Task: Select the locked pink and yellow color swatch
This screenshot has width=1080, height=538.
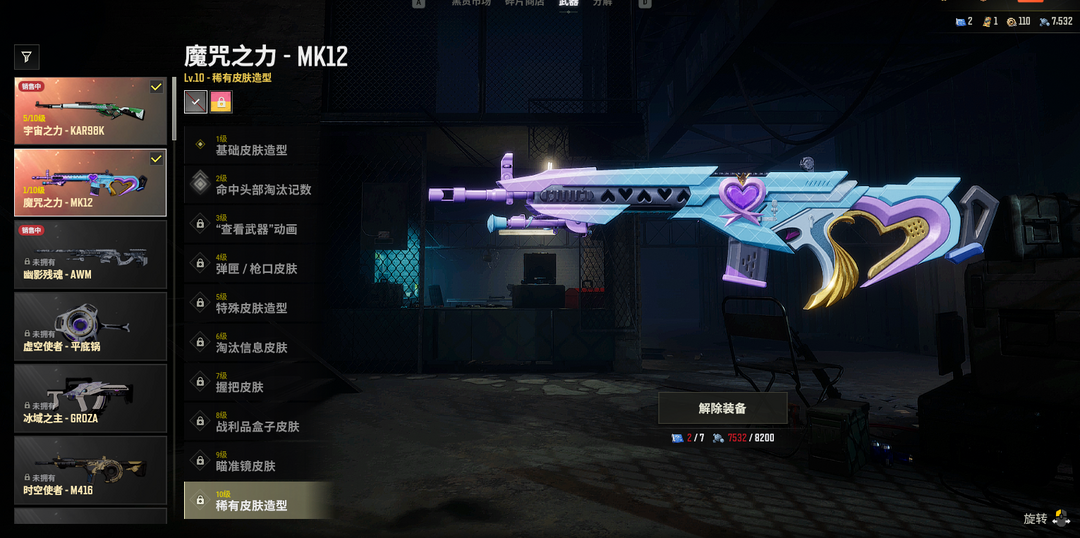Action: tap(221, 101)
